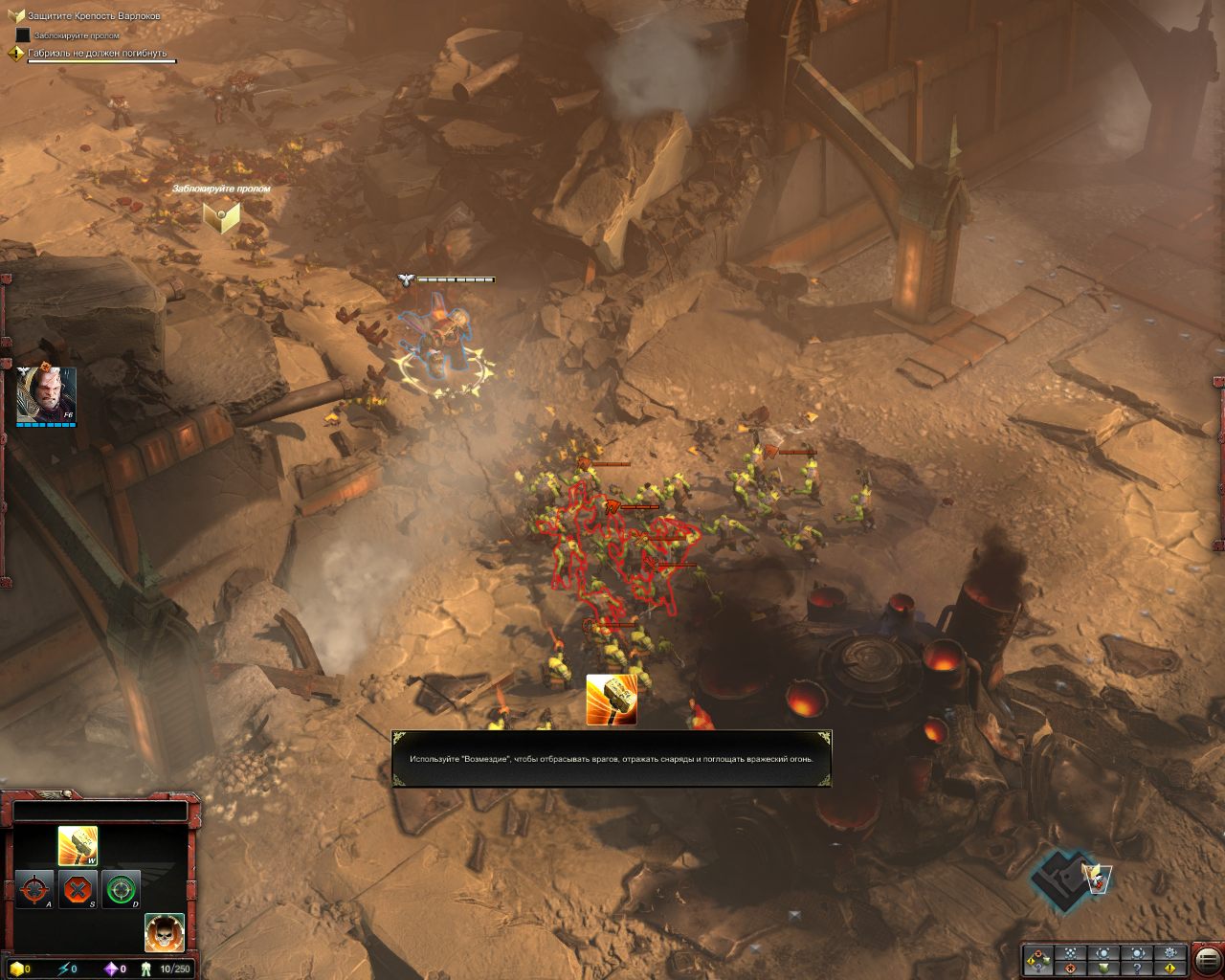Viewport: 1225px width, 980px height.
Task: Select the hero portrait on left edge
Action: [x=45, y=394]
